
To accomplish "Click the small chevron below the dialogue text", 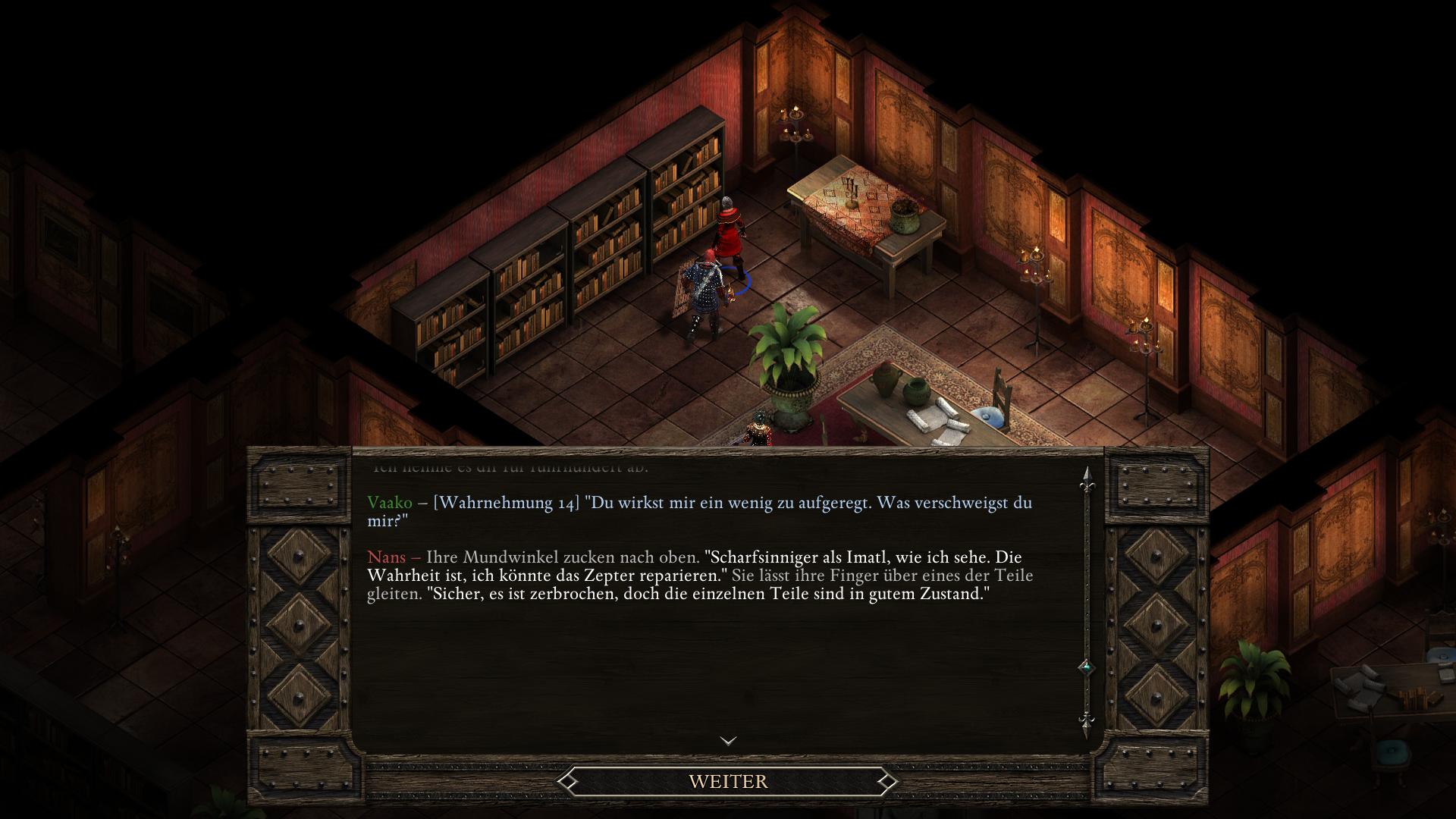I will (728, 740).
